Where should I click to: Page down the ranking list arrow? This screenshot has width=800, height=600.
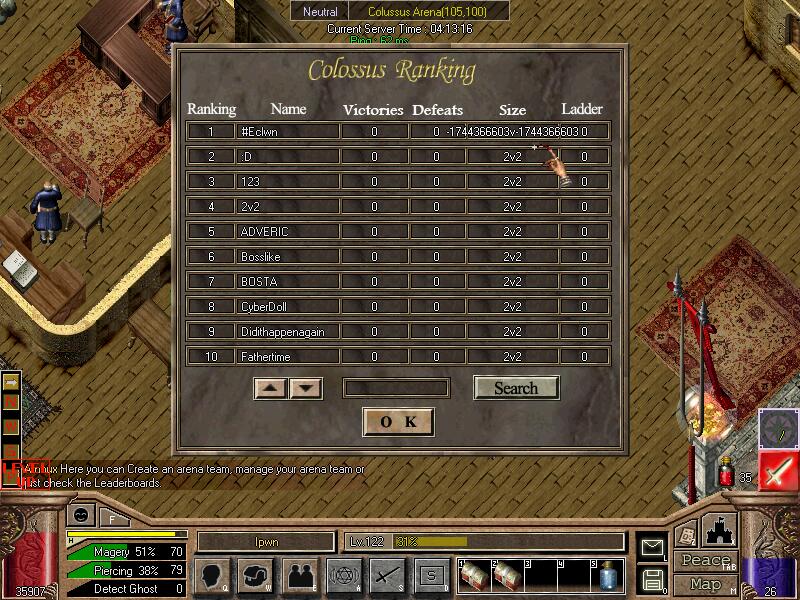[x=306, y=388]
